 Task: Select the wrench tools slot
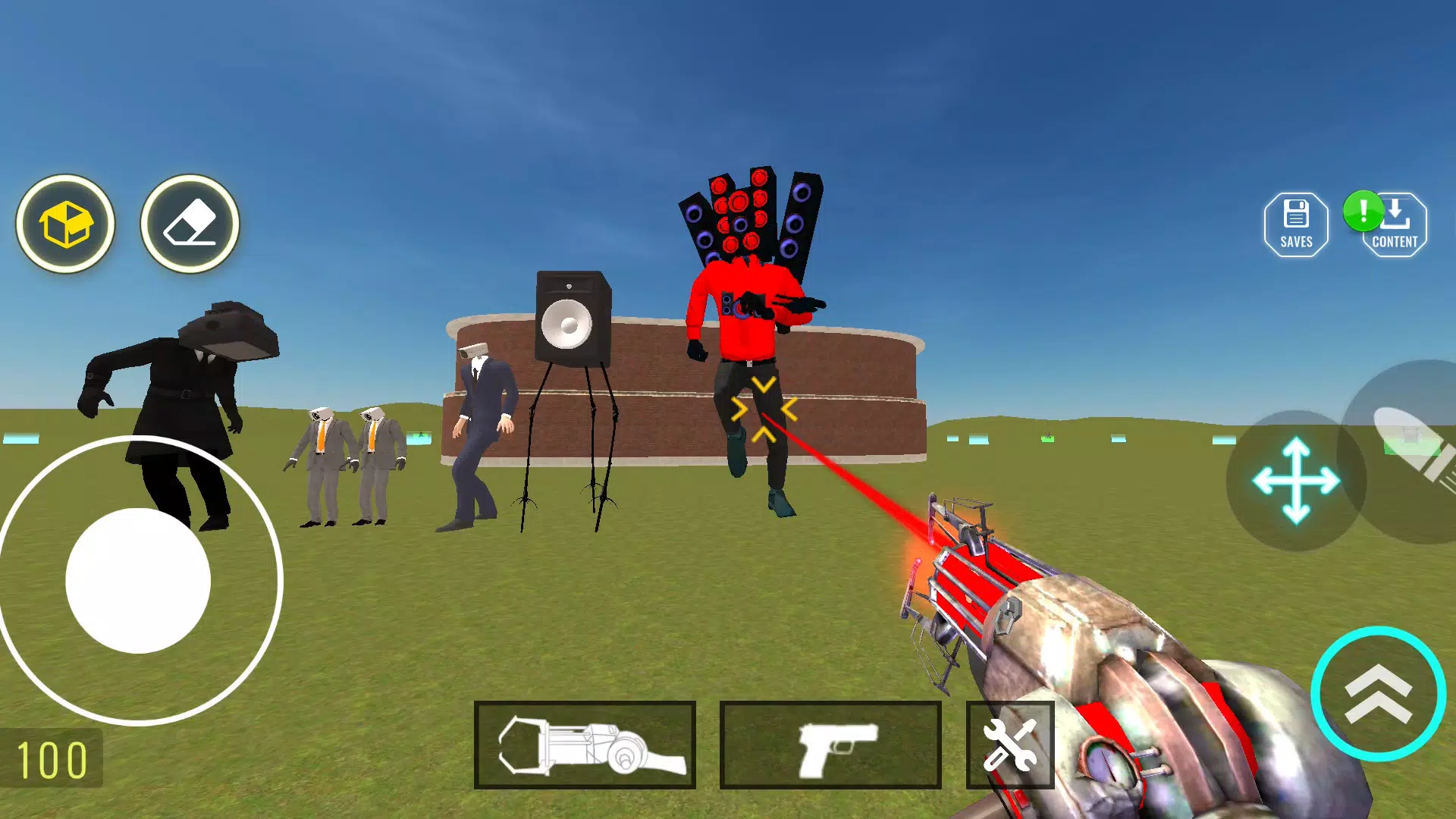[x=1012, y=745]
